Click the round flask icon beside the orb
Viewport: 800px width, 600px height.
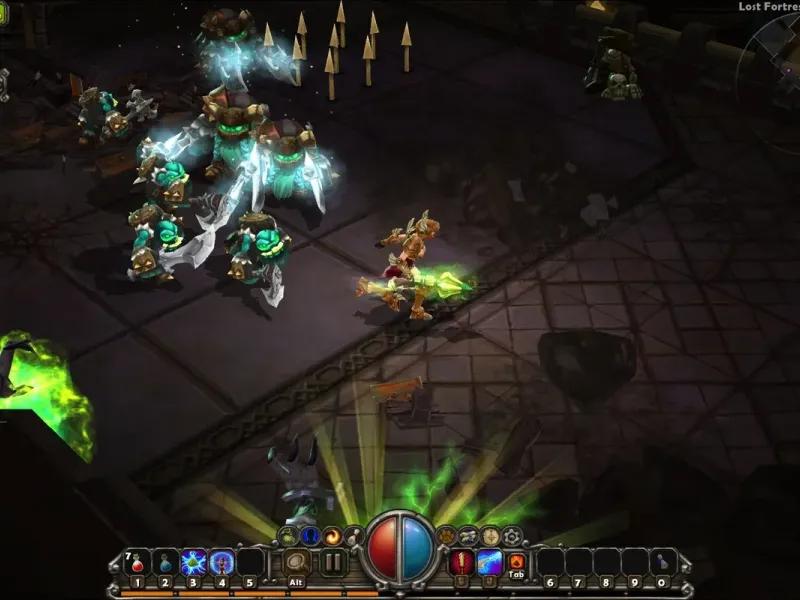[x=352, y=536]
